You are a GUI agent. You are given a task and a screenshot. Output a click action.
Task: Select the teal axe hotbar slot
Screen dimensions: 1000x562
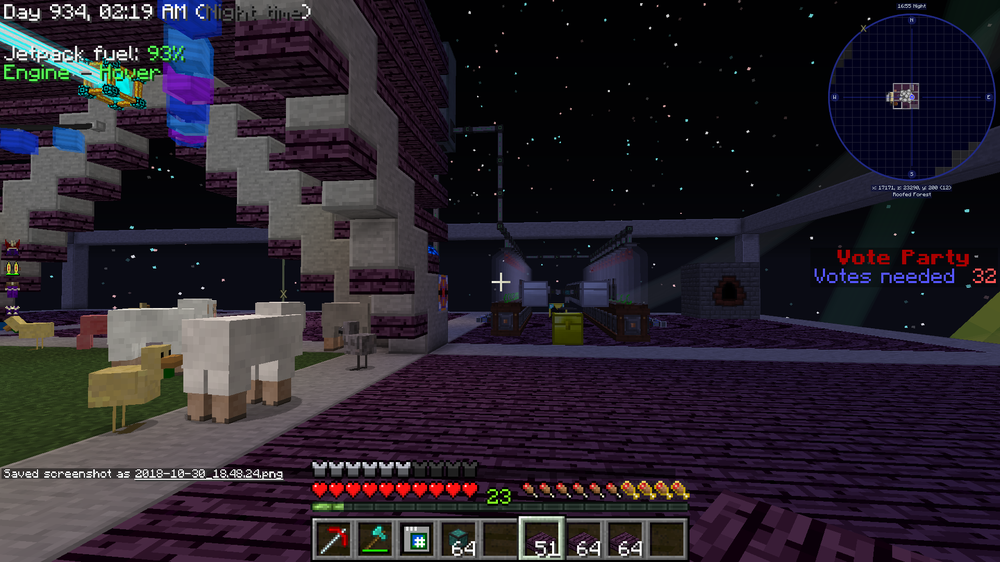(373, 540)
